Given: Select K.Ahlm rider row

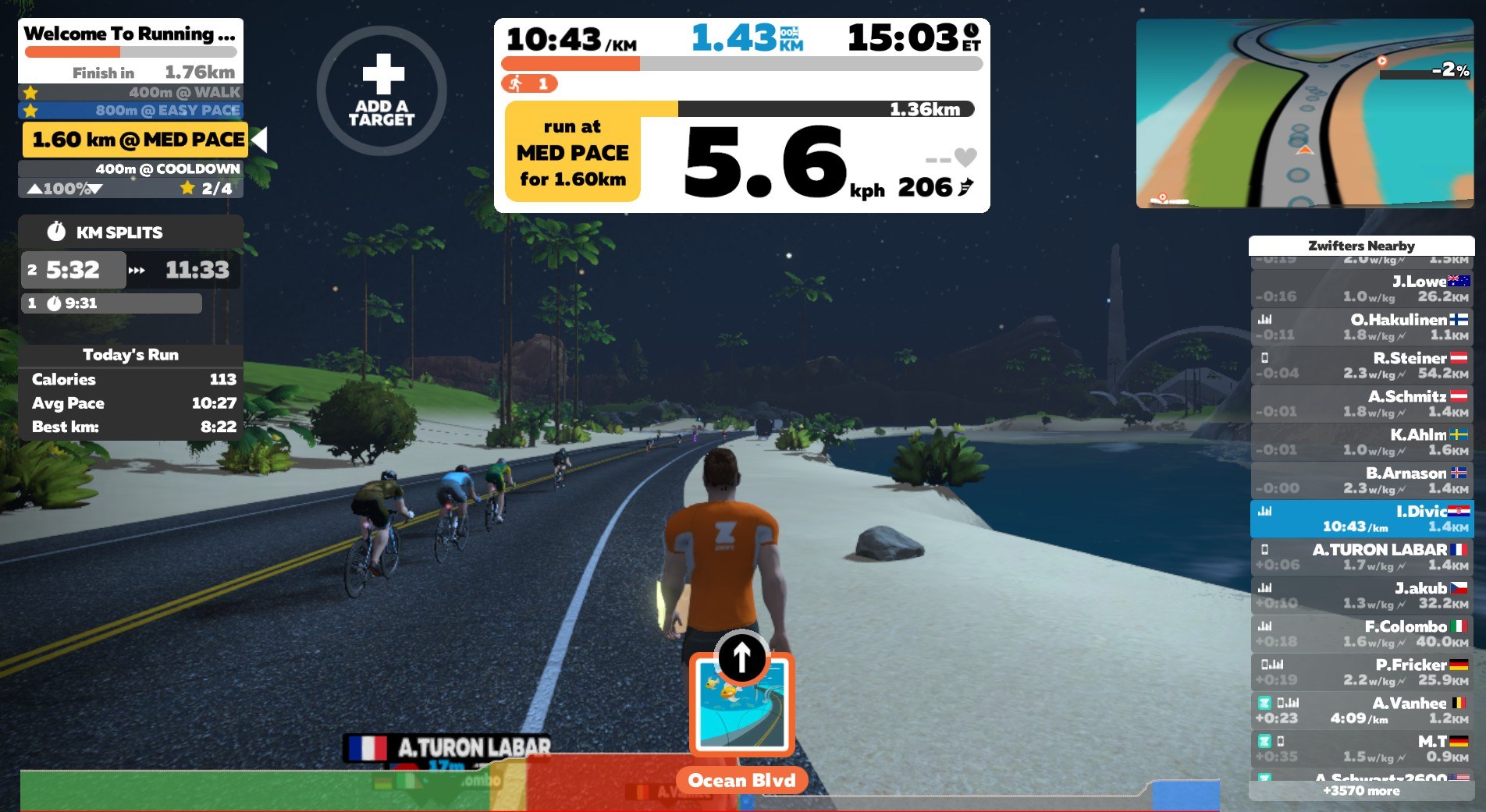Looking at the screenshot, I should (x=1362, y=441).
